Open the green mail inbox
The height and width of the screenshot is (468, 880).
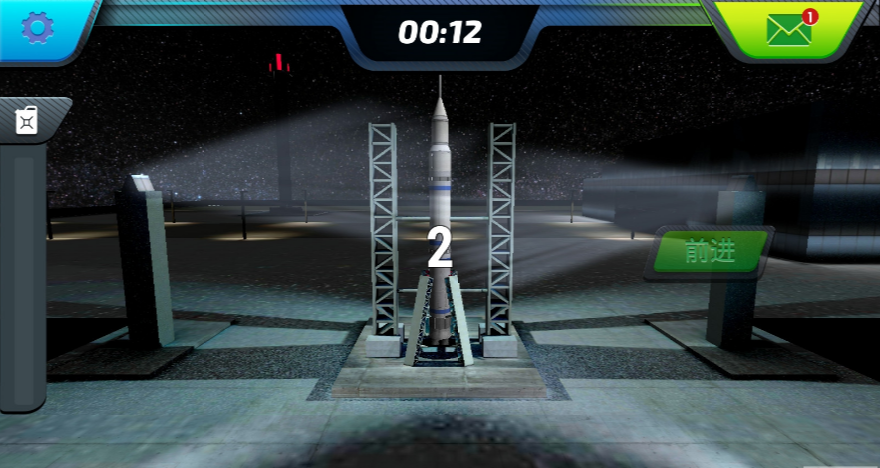pyautogui.click(x=789, y=29)
